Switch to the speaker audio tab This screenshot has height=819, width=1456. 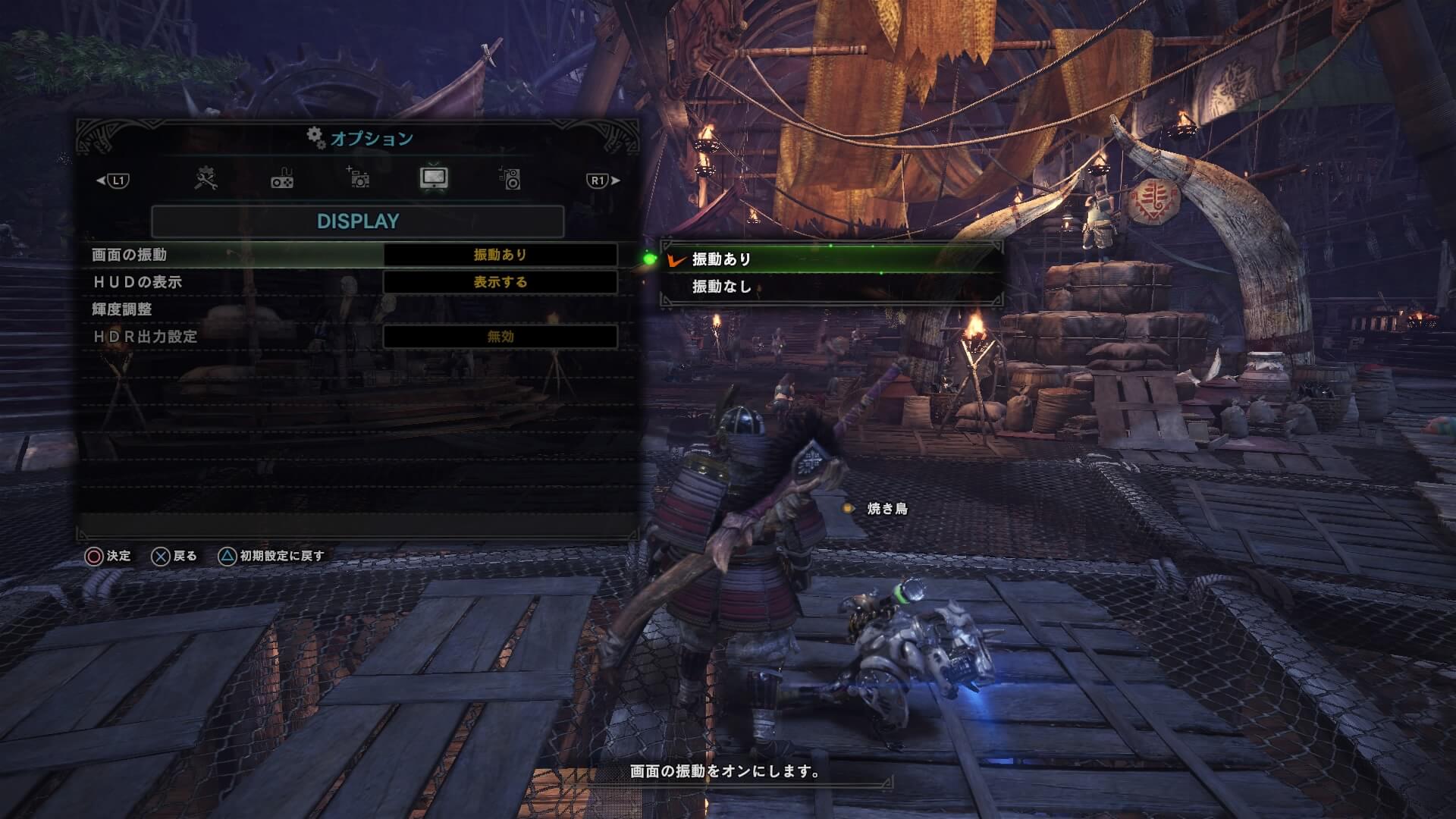point(510,179)
